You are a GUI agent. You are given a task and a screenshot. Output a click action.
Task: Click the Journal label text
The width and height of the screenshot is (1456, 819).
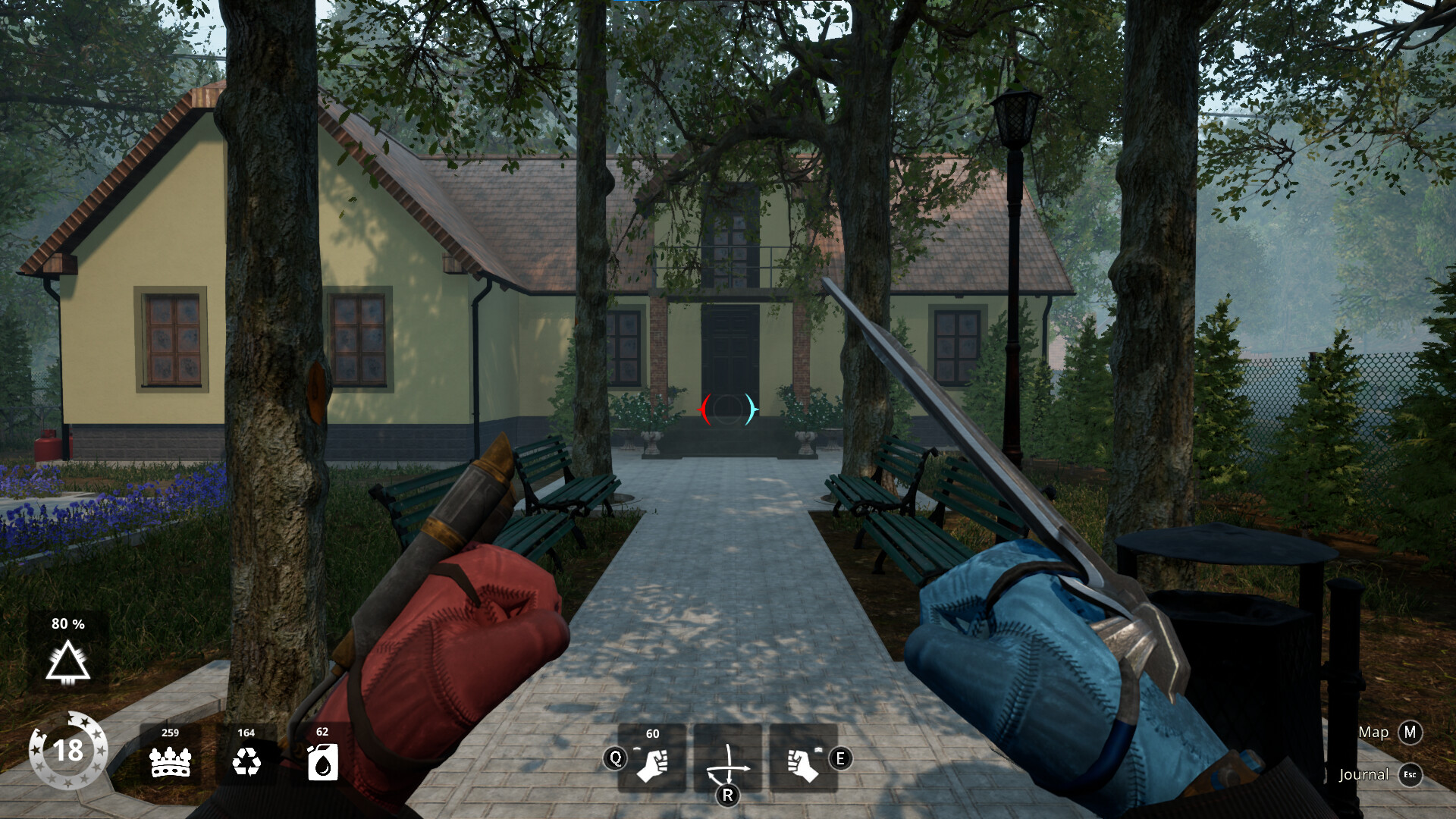pos(1363,775)
